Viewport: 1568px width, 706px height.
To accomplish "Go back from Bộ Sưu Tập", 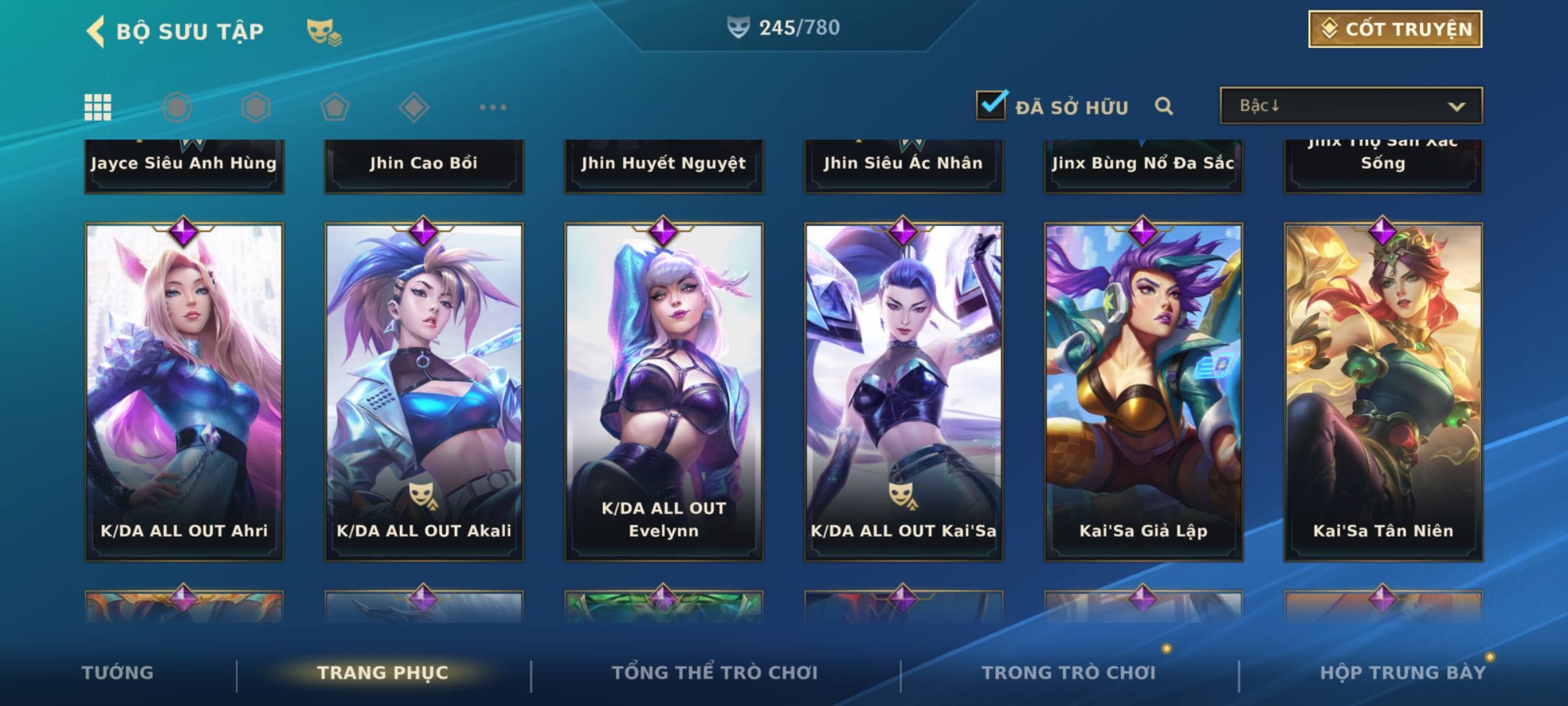I will (96, 31).
